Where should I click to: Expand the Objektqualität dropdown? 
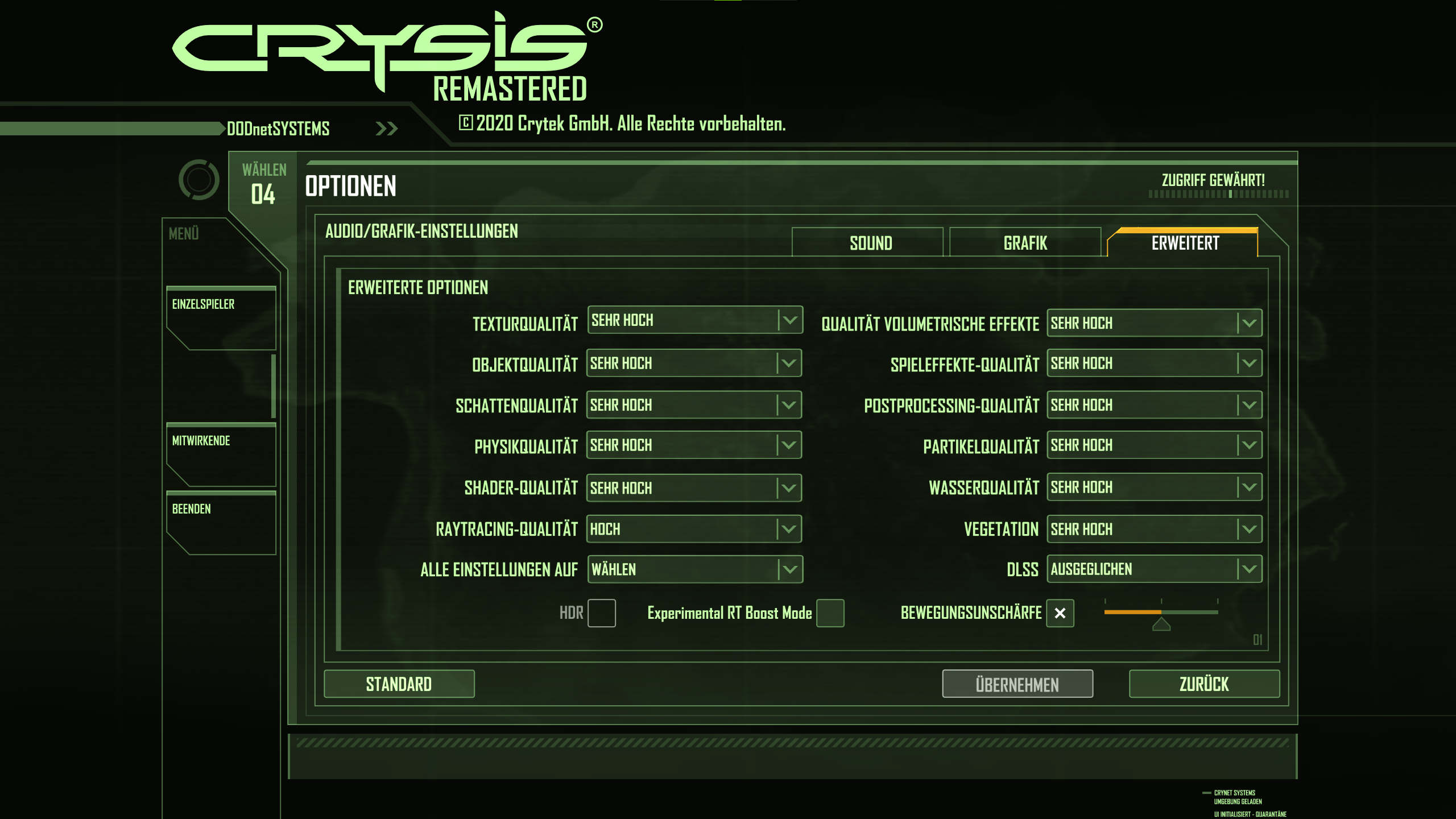coord(694,363)
